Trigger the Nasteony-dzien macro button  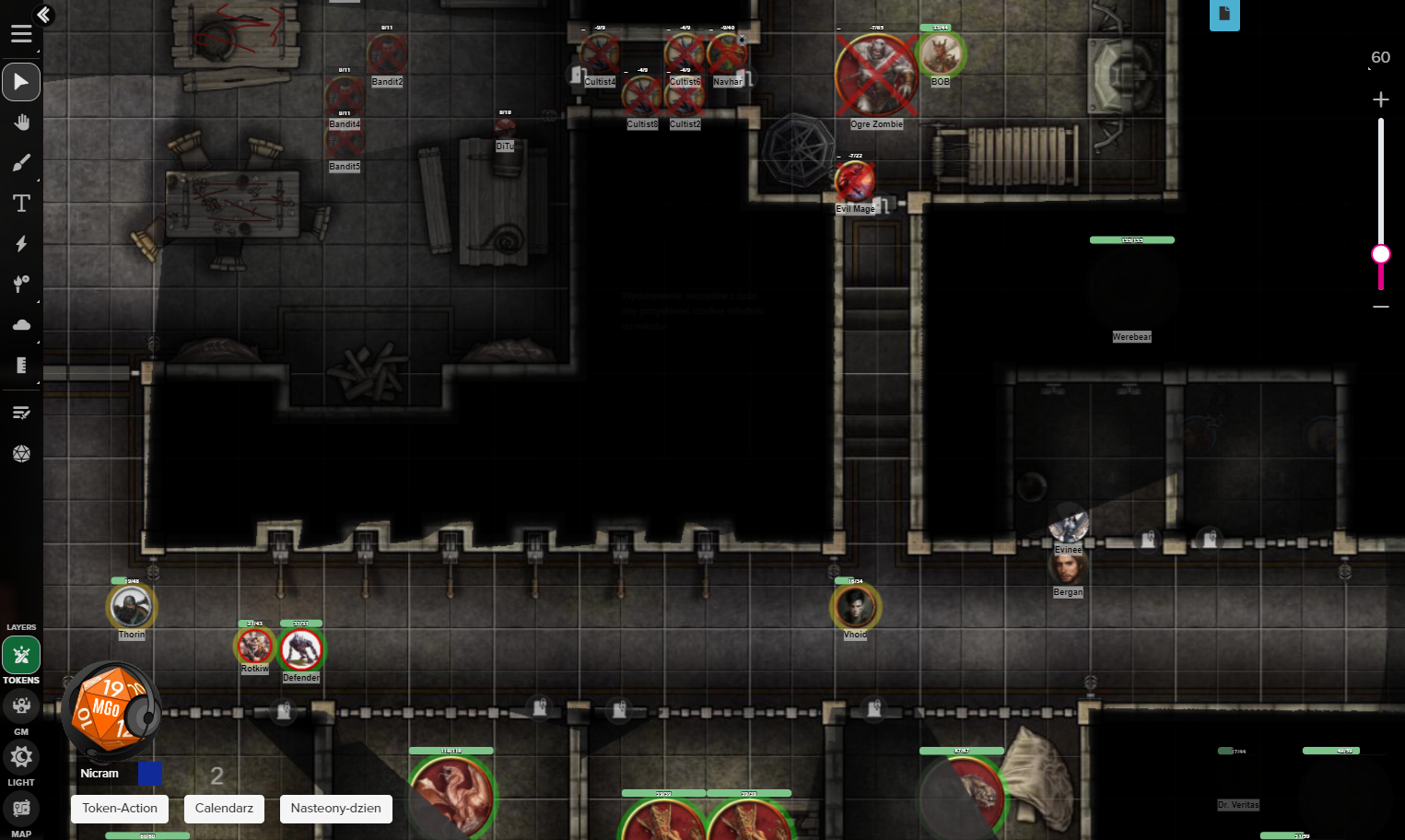335,809
